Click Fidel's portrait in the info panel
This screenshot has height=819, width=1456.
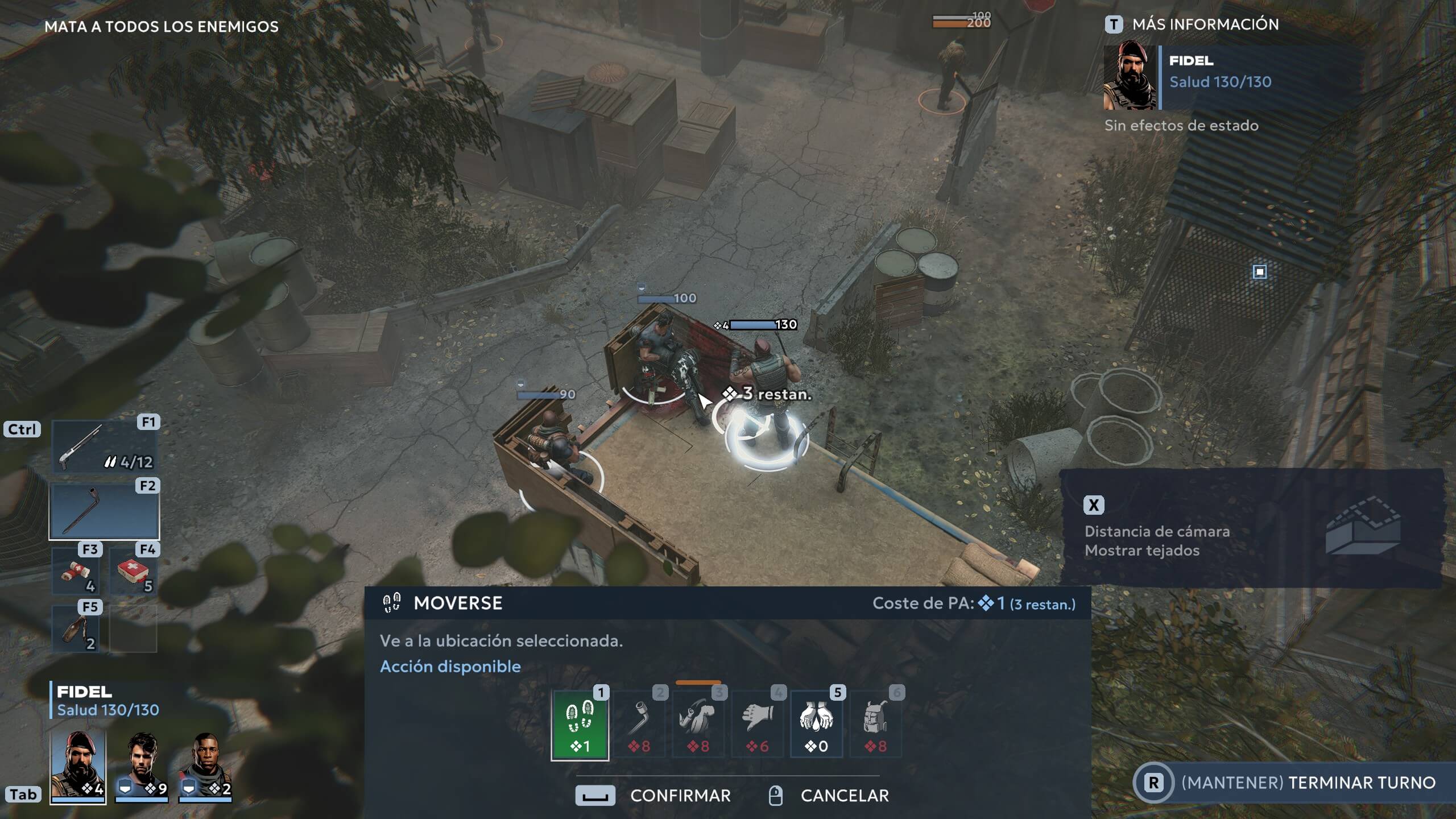pos(1130,77)
